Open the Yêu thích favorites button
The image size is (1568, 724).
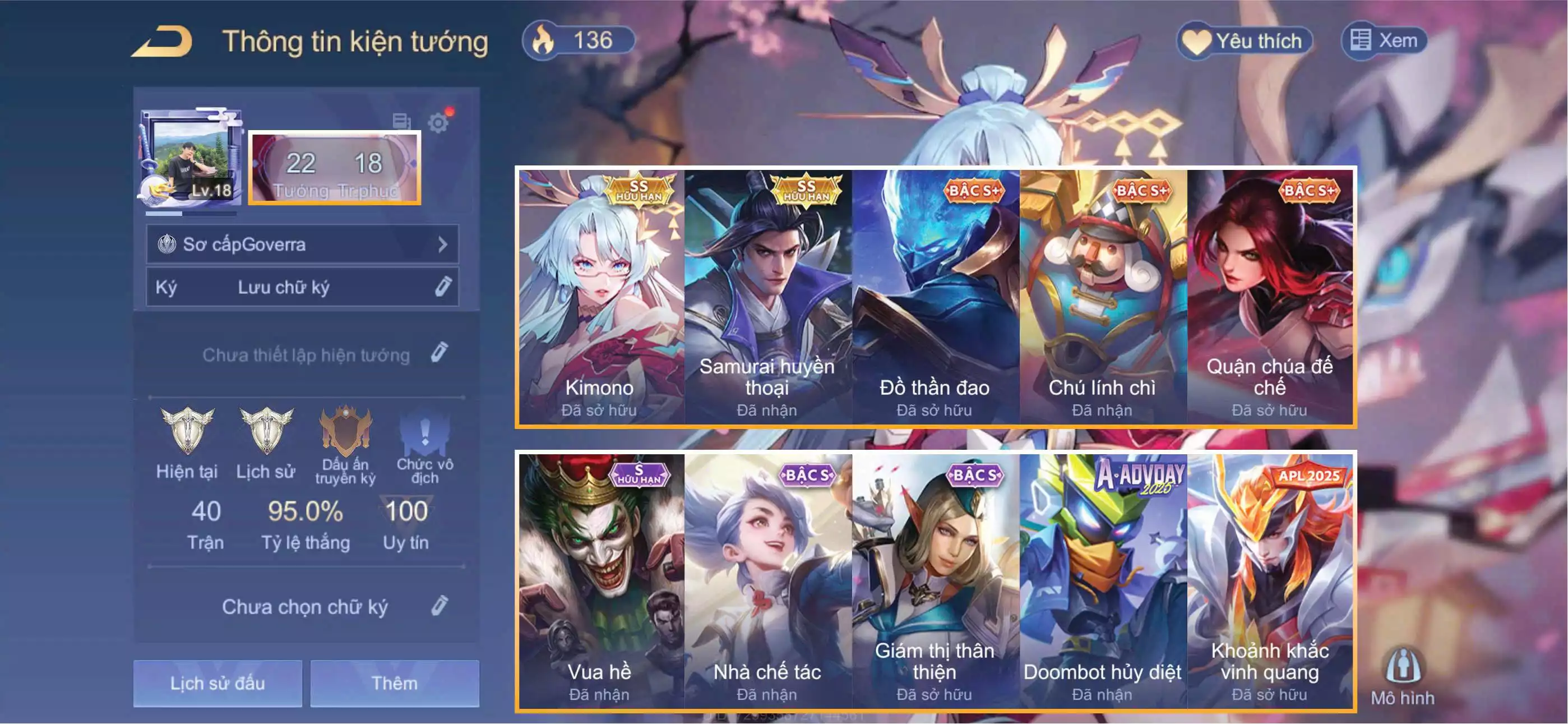point(1243,41)
